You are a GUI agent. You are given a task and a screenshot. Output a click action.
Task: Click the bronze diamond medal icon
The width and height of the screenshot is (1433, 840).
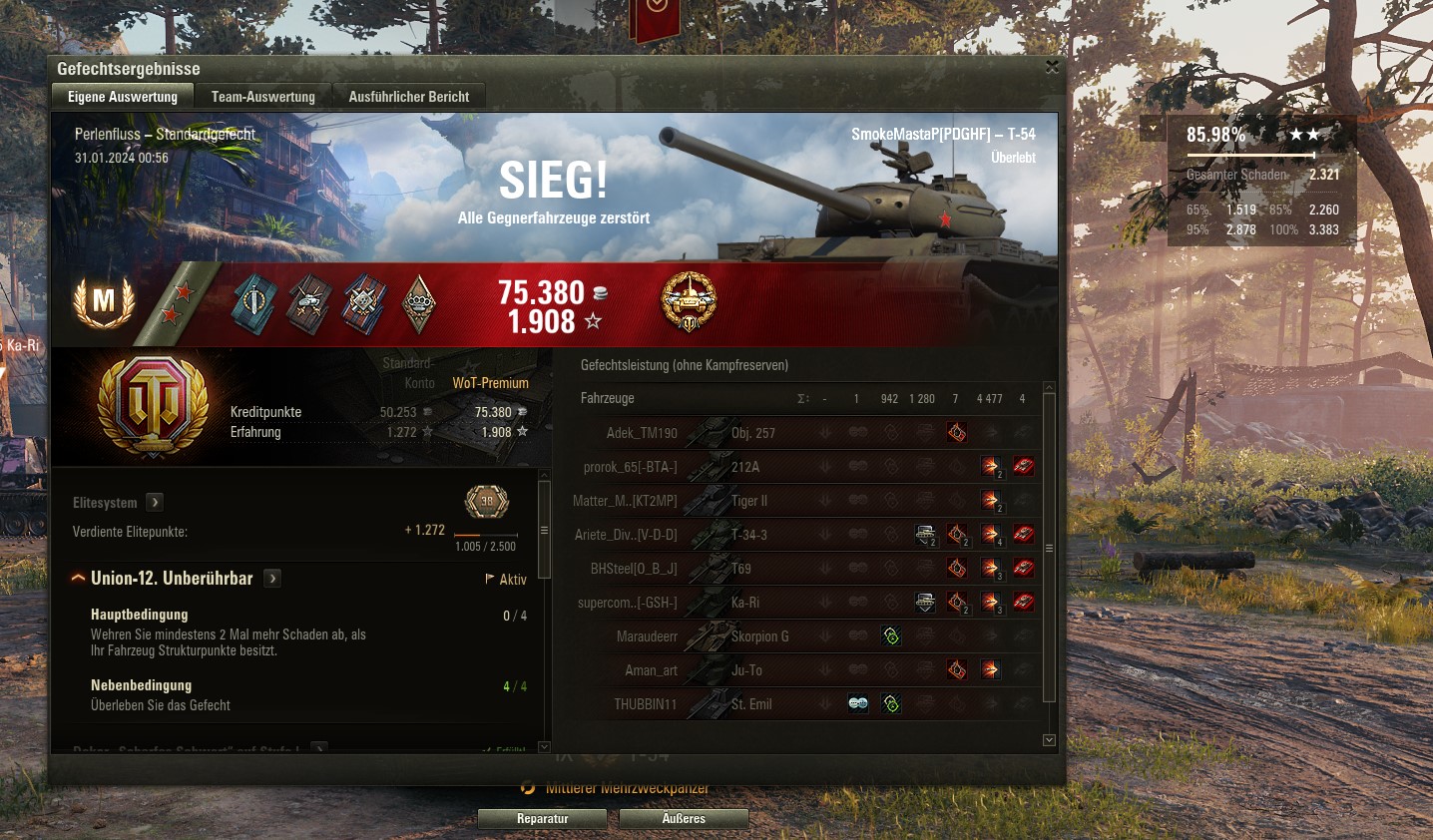(x=419, y=303)
